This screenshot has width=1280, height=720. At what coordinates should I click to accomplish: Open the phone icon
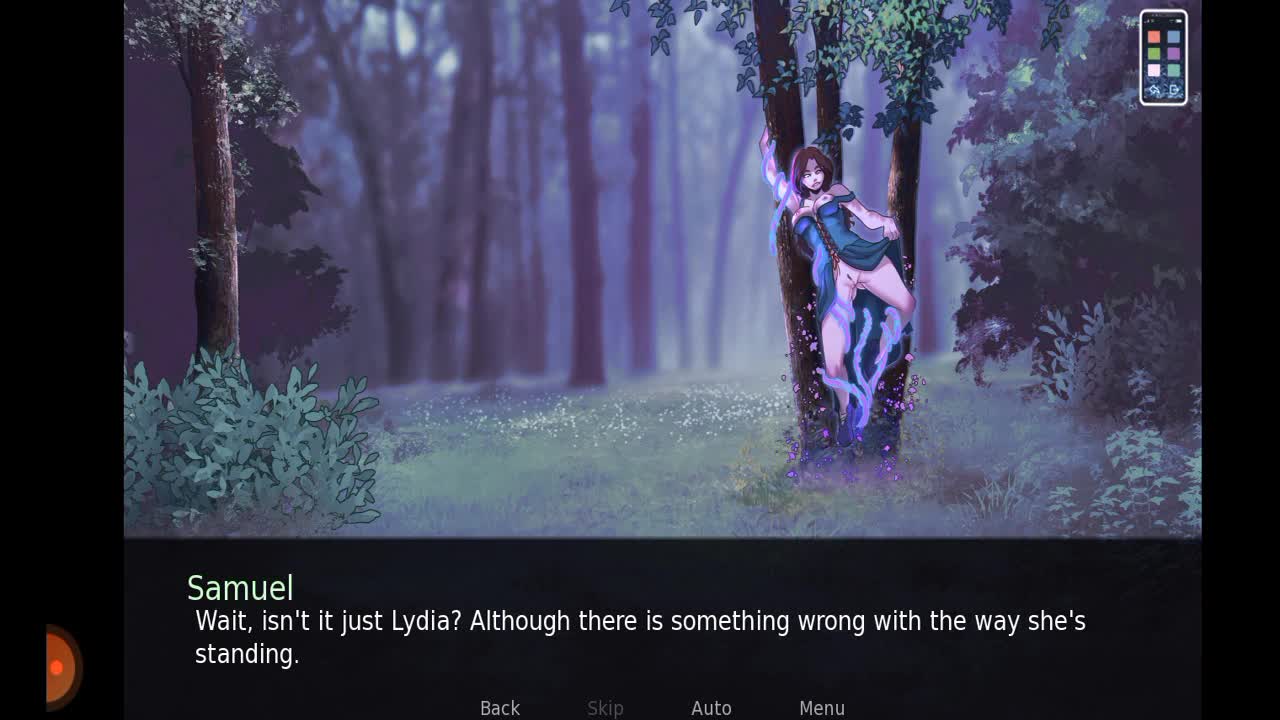1163,58
